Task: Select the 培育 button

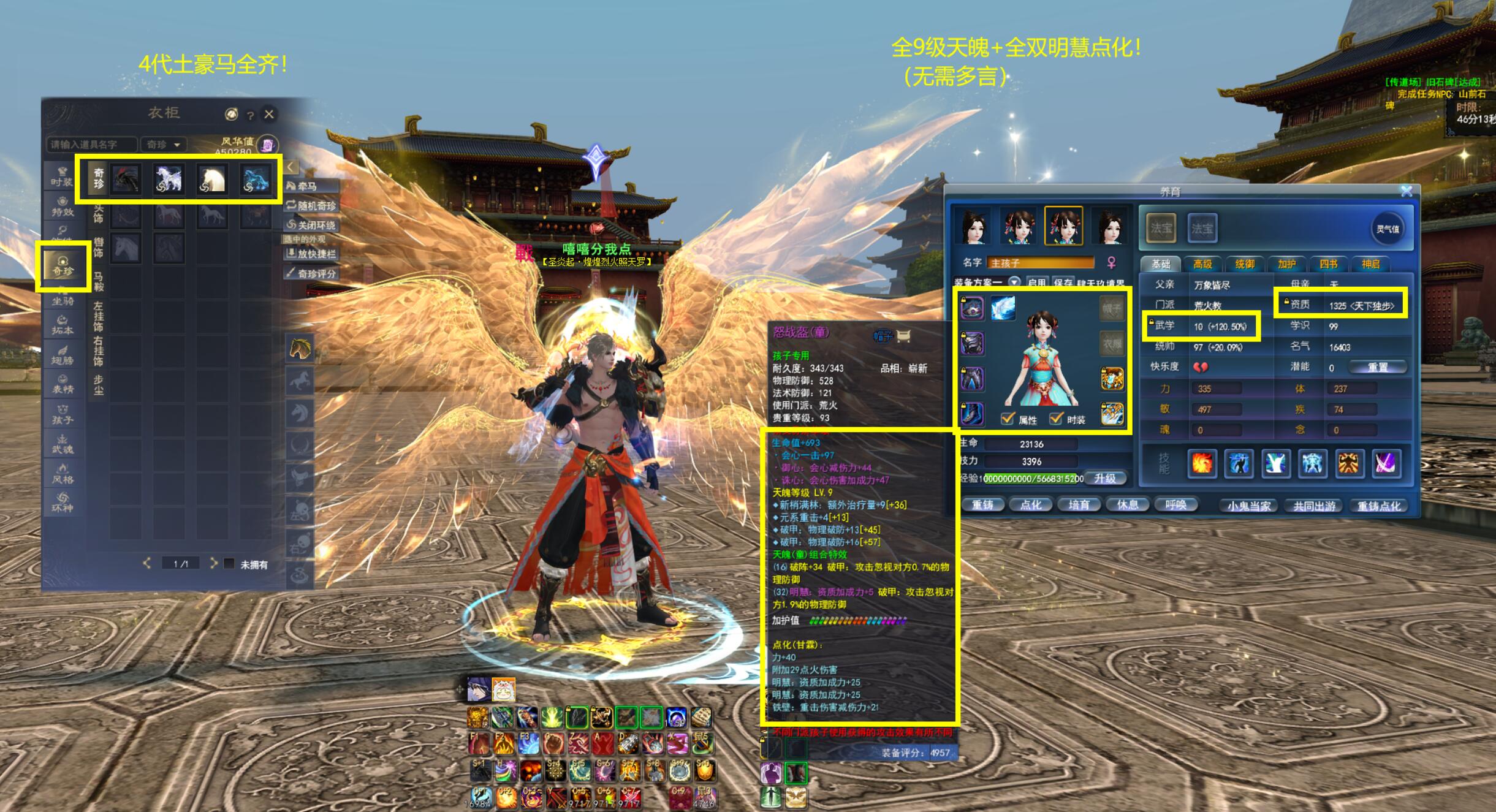Action: [x=1079, y=505]
